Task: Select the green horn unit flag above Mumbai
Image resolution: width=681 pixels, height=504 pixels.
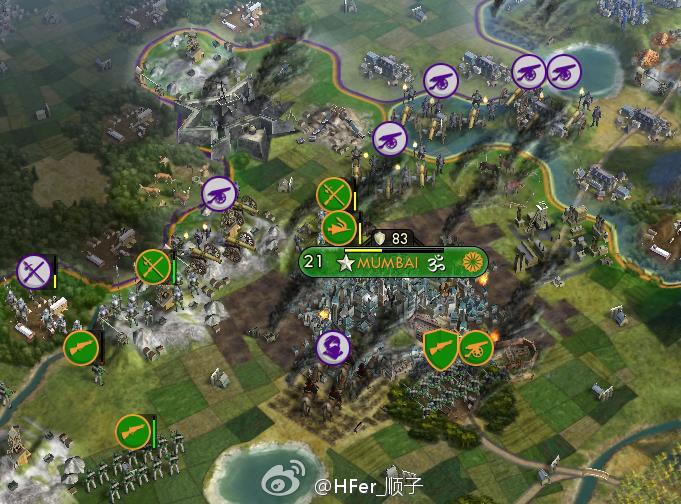Action: click(339, 227)
